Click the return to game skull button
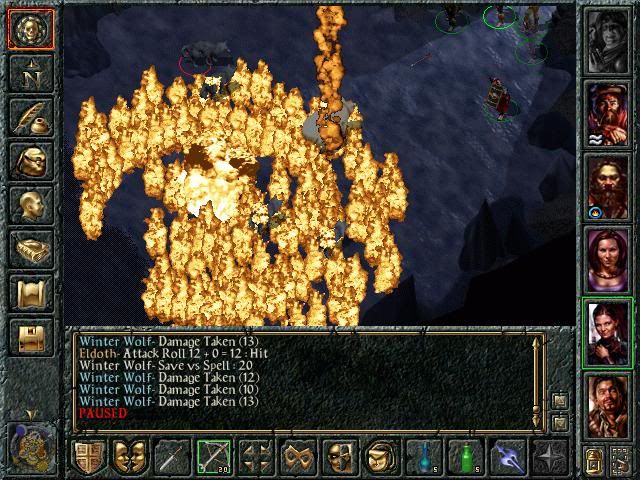 (x=30, y=30)
